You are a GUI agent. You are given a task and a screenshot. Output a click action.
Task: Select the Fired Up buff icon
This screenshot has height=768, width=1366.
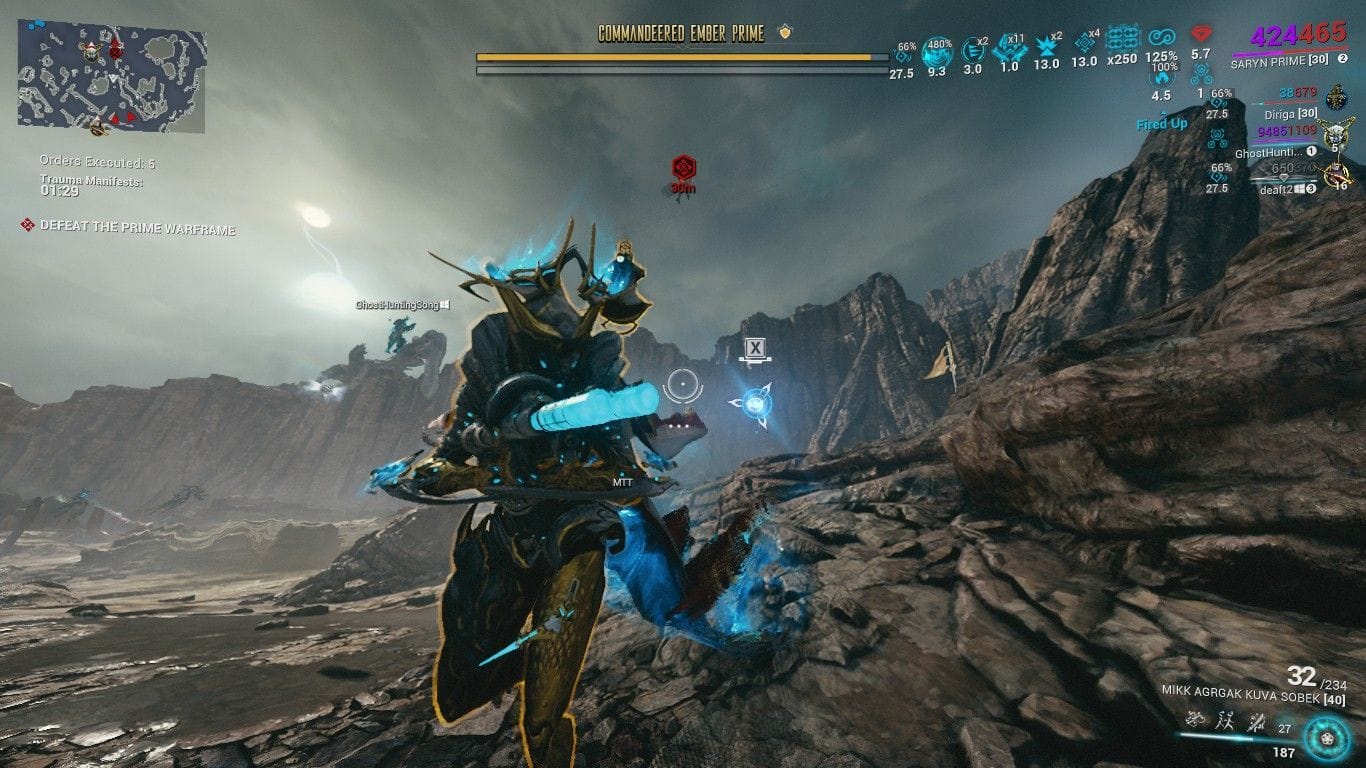tap(1162, 124)
